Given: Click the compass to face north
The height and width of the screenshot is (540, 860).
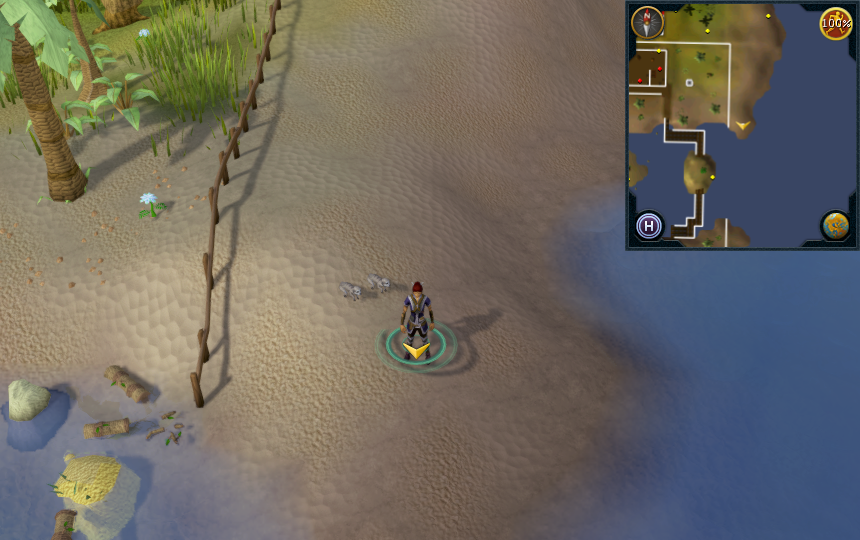Looking at the screenshot, I should tap(647, 22).
